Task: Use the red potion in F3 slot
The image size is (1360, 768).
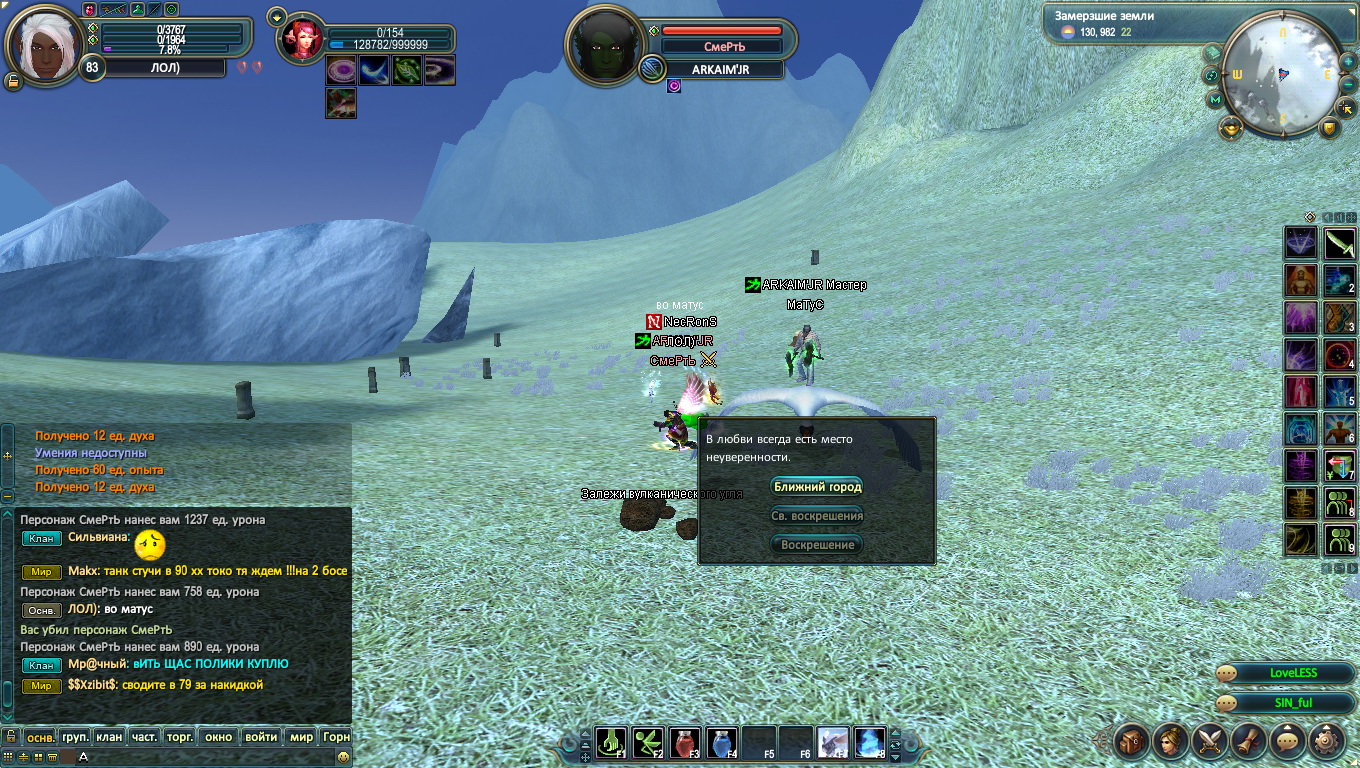Action: 685,742
